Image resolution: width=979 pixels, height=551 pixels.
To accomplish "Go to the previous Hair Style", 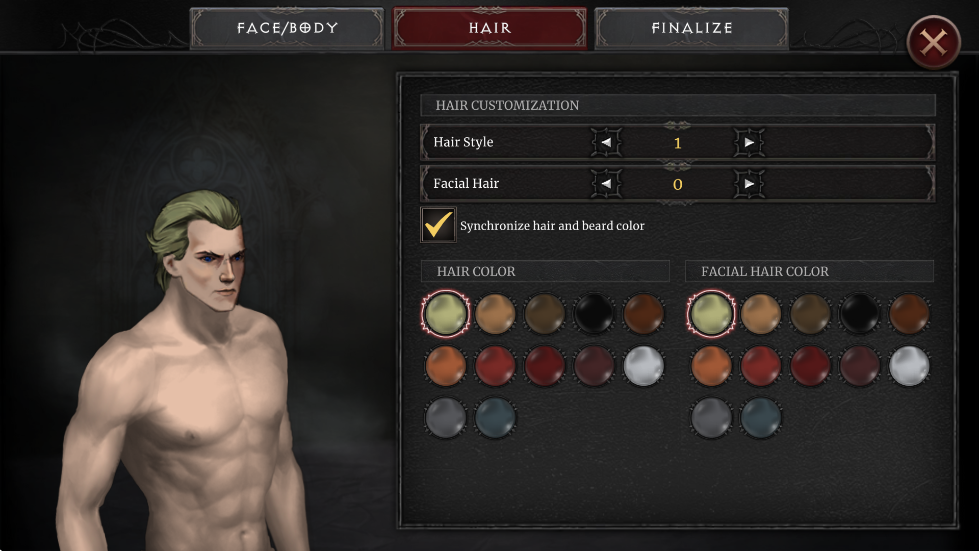I will coord(605,142).
